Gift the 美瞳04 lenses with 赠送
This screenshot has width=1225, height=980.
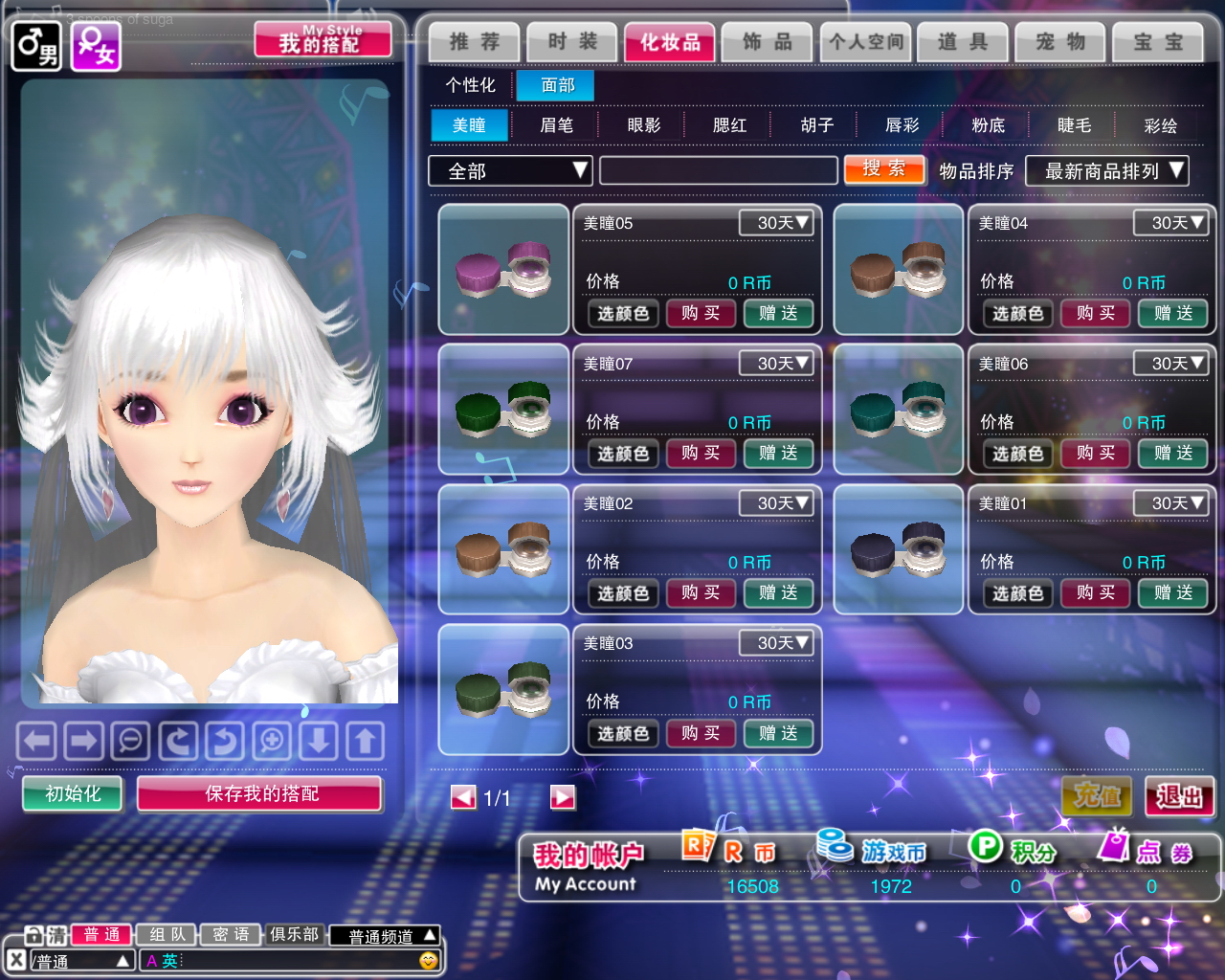click(x=1172, y=313)
